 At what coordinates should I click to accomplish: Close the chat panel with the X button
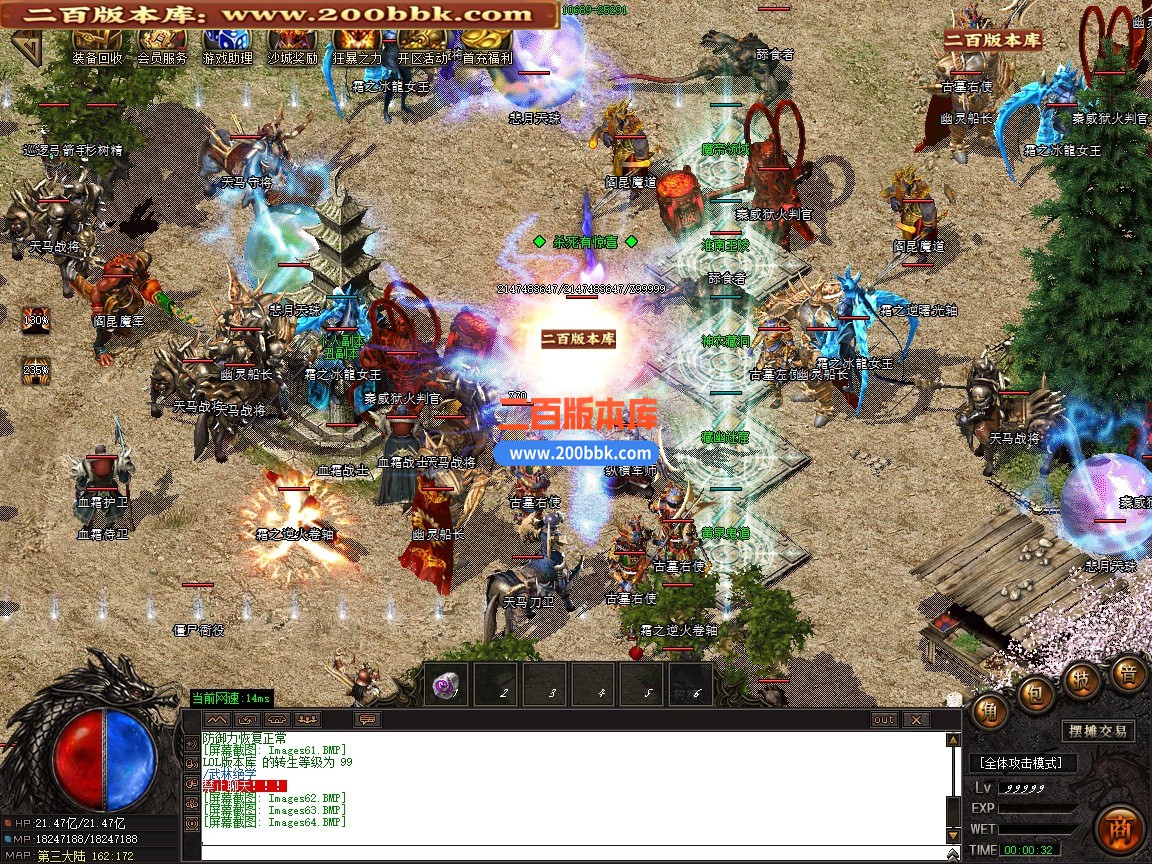coord(914,720)
